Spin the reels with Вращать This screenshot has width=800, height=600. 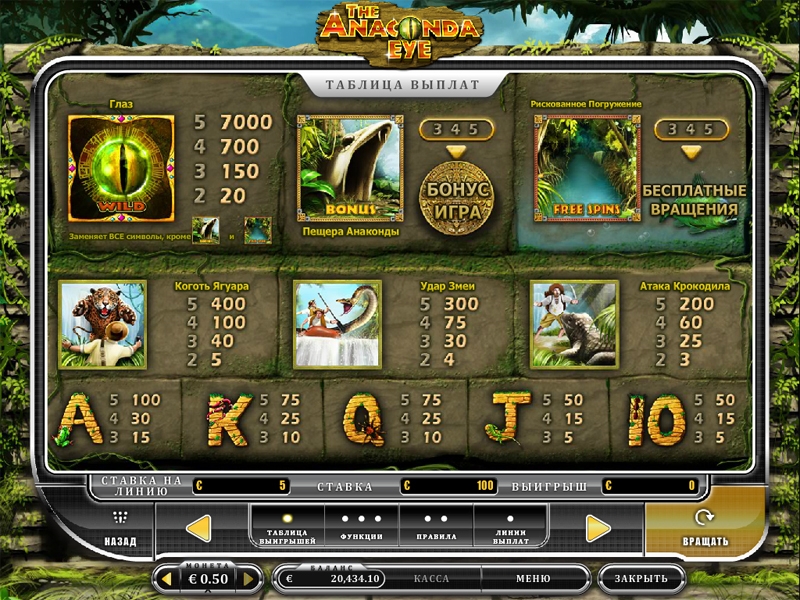pos(705,529)
